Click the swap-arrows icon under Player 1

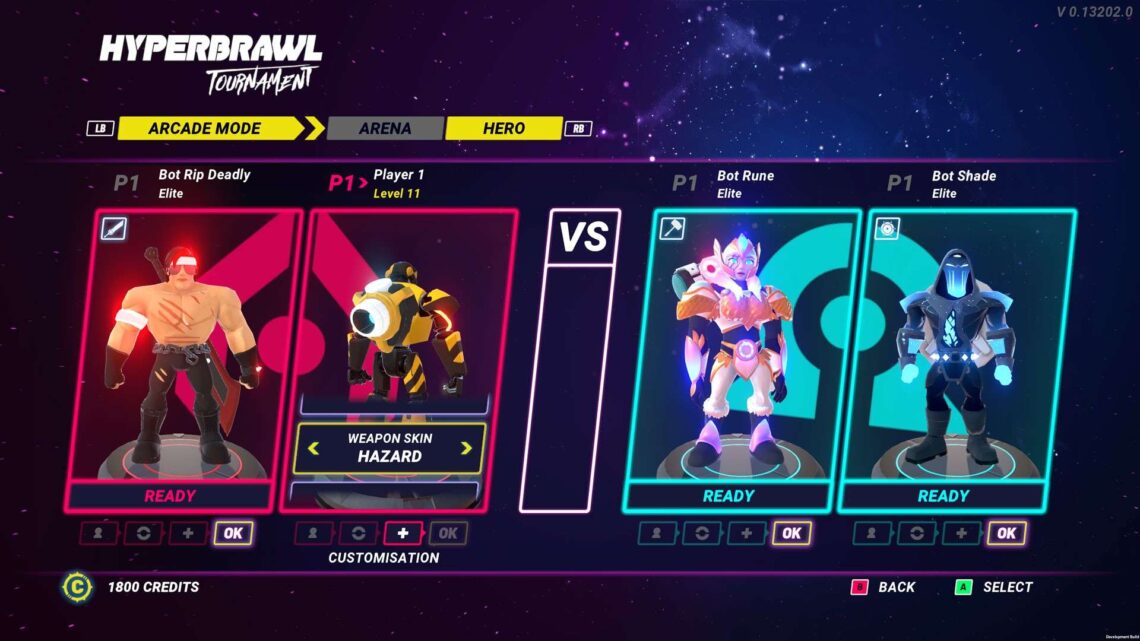coord(358,533)
